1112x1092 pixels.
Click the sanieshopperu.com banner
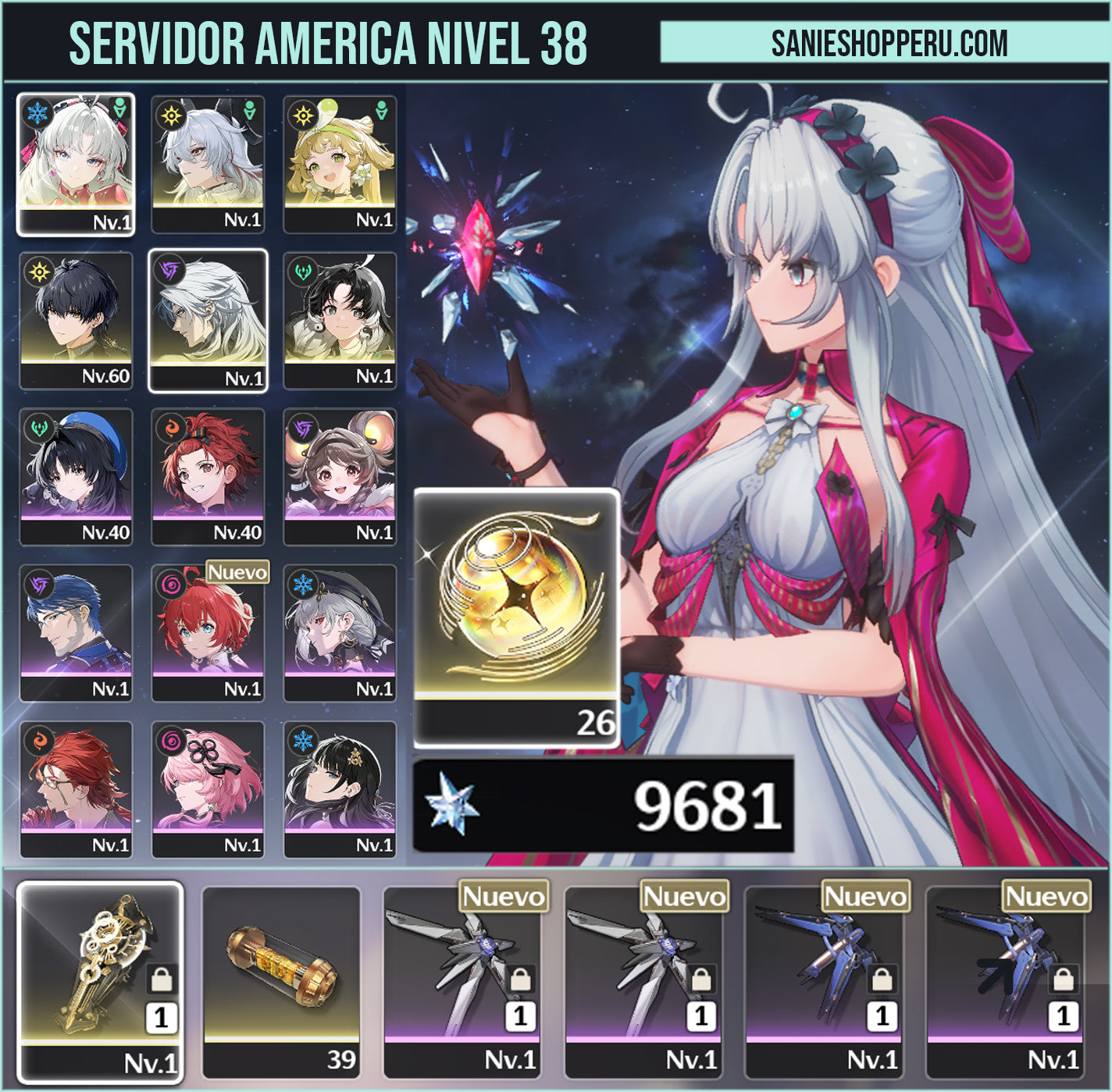coord(886,42)
